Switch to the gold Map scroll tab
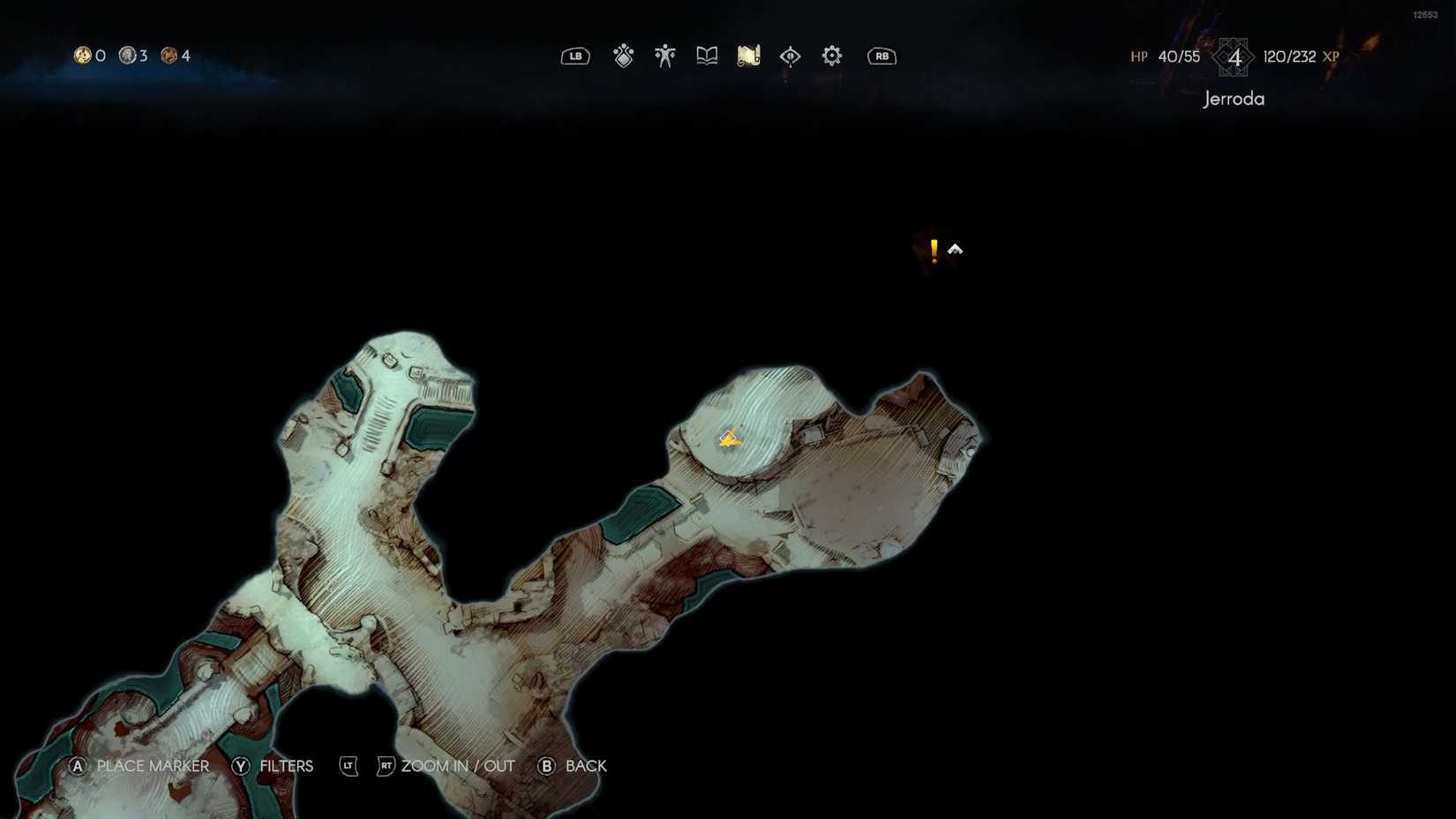 pos(747,55)
